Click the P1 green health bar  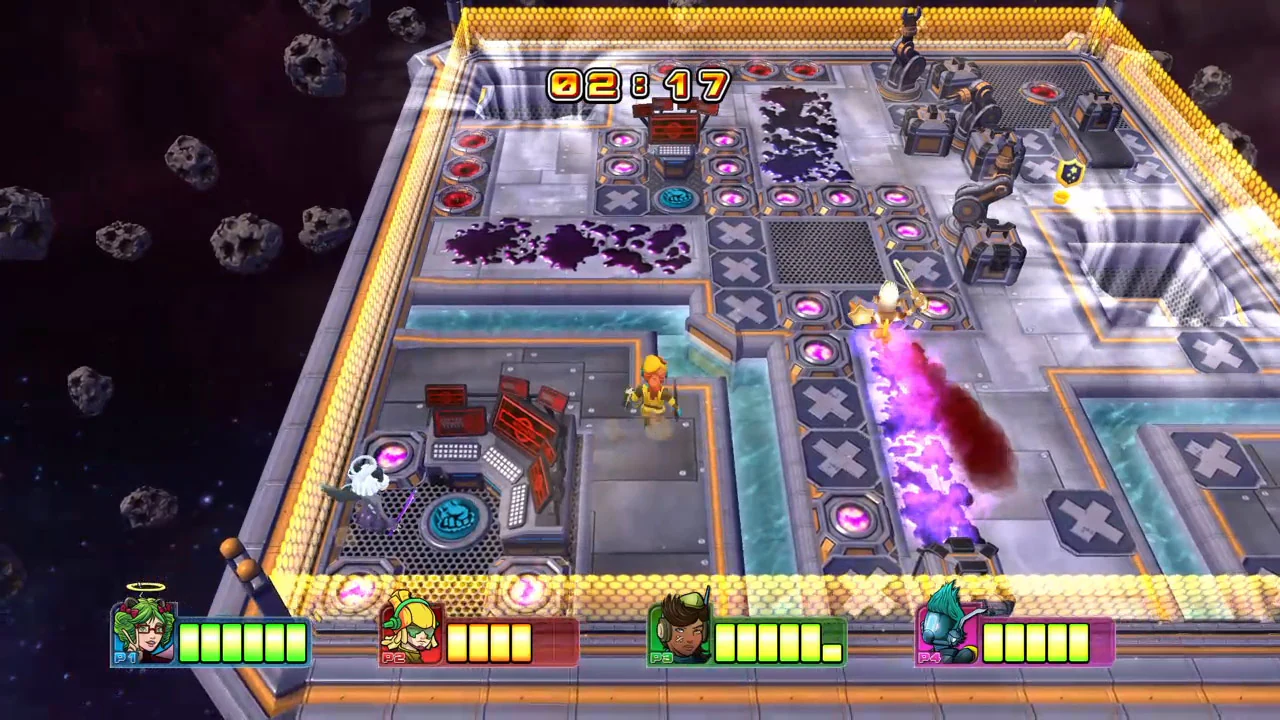tap(240, 642)
